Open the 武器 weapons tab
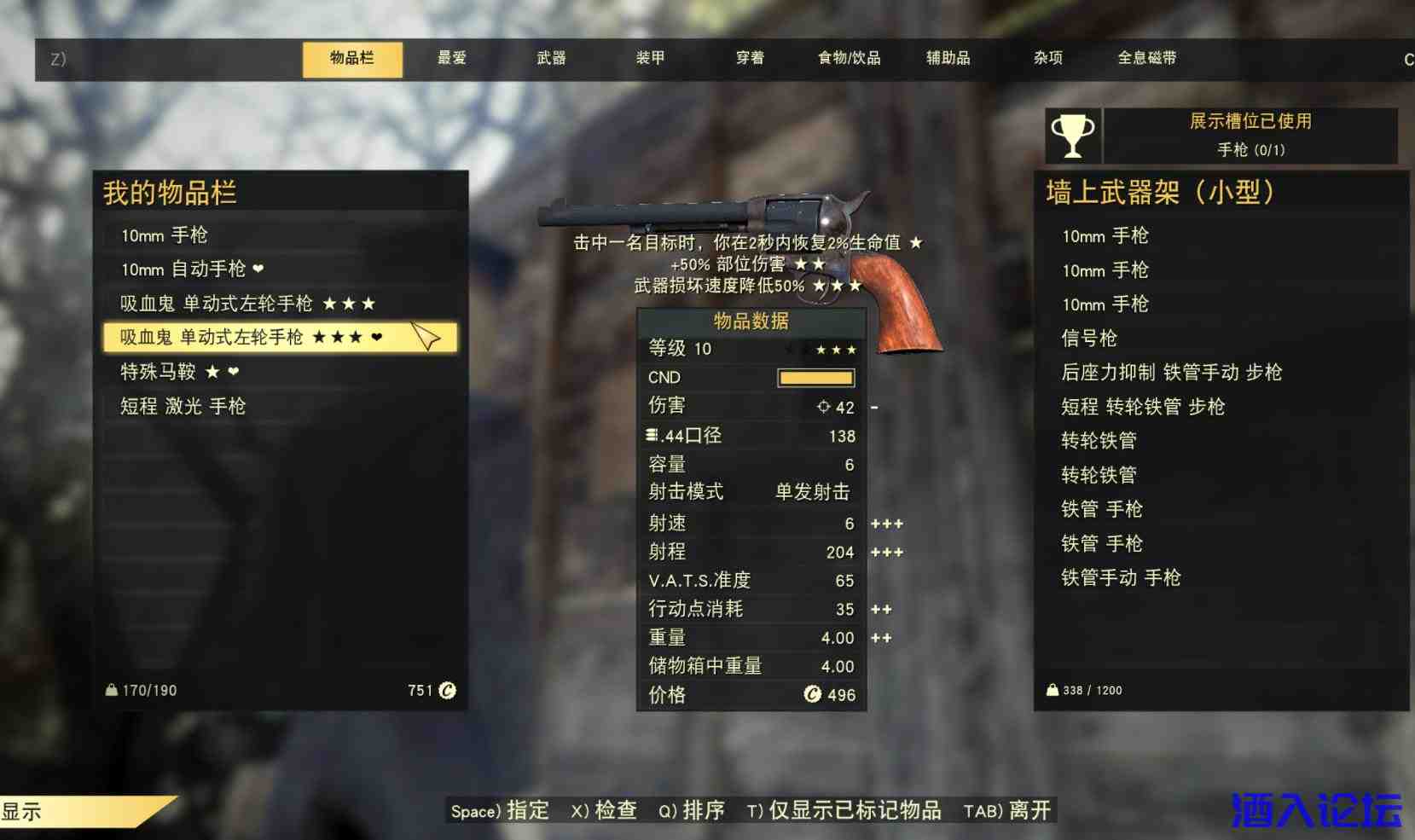 (x=551, y=58)
